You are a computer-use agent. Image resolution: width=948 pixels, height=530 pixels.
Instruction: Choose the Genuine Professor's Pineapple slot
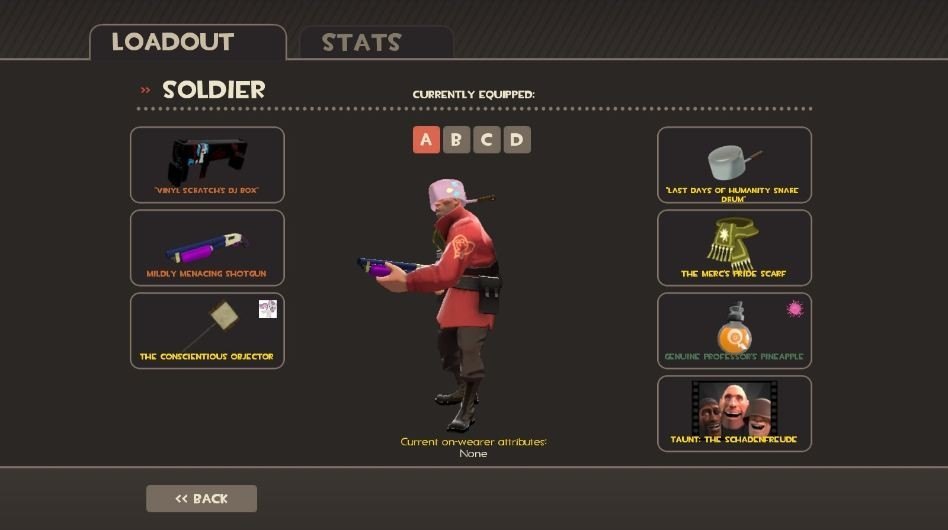click(734, 331)
